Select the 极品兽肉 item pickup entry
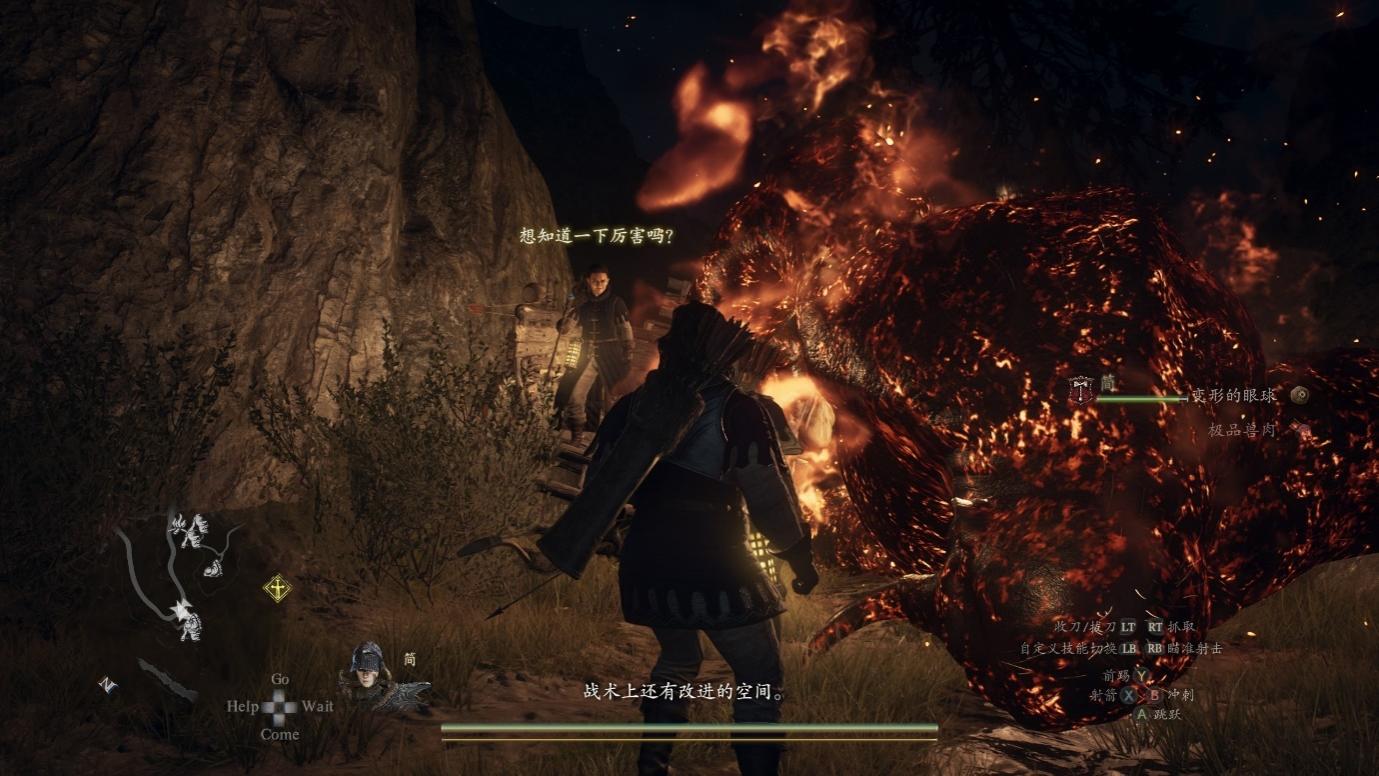Viewport: 1379px width, 776px height. [x=1243, y=430]
